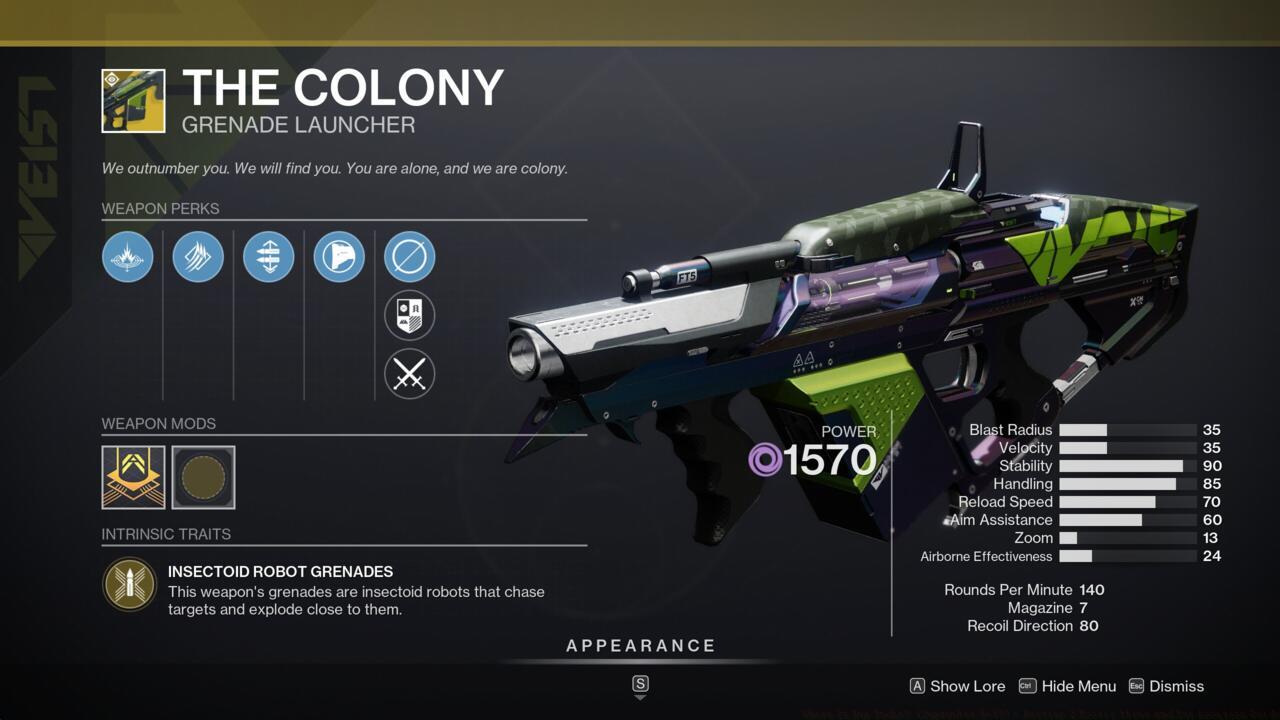Select the bullet-arrows magazine perk icon
Viewport: 1280px width, 720px height.
(268, 257)
